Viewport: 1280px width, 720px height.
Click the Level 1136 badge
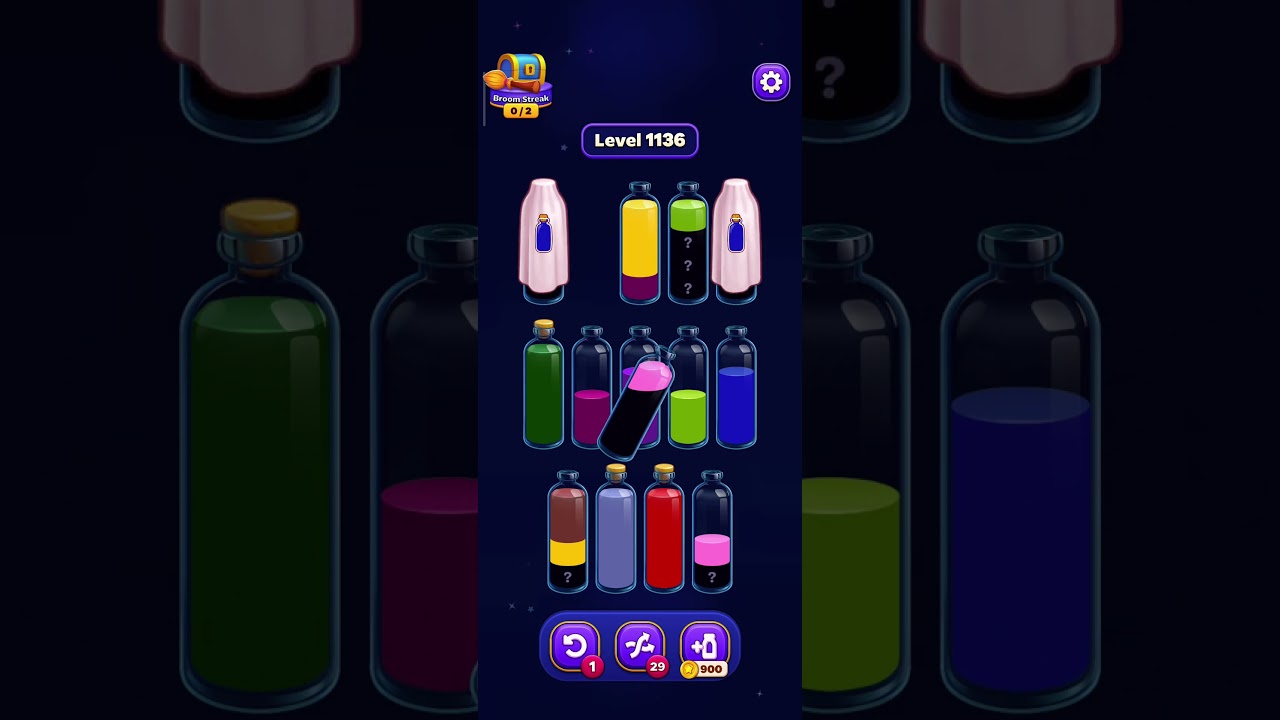click(x=640, y=140)
